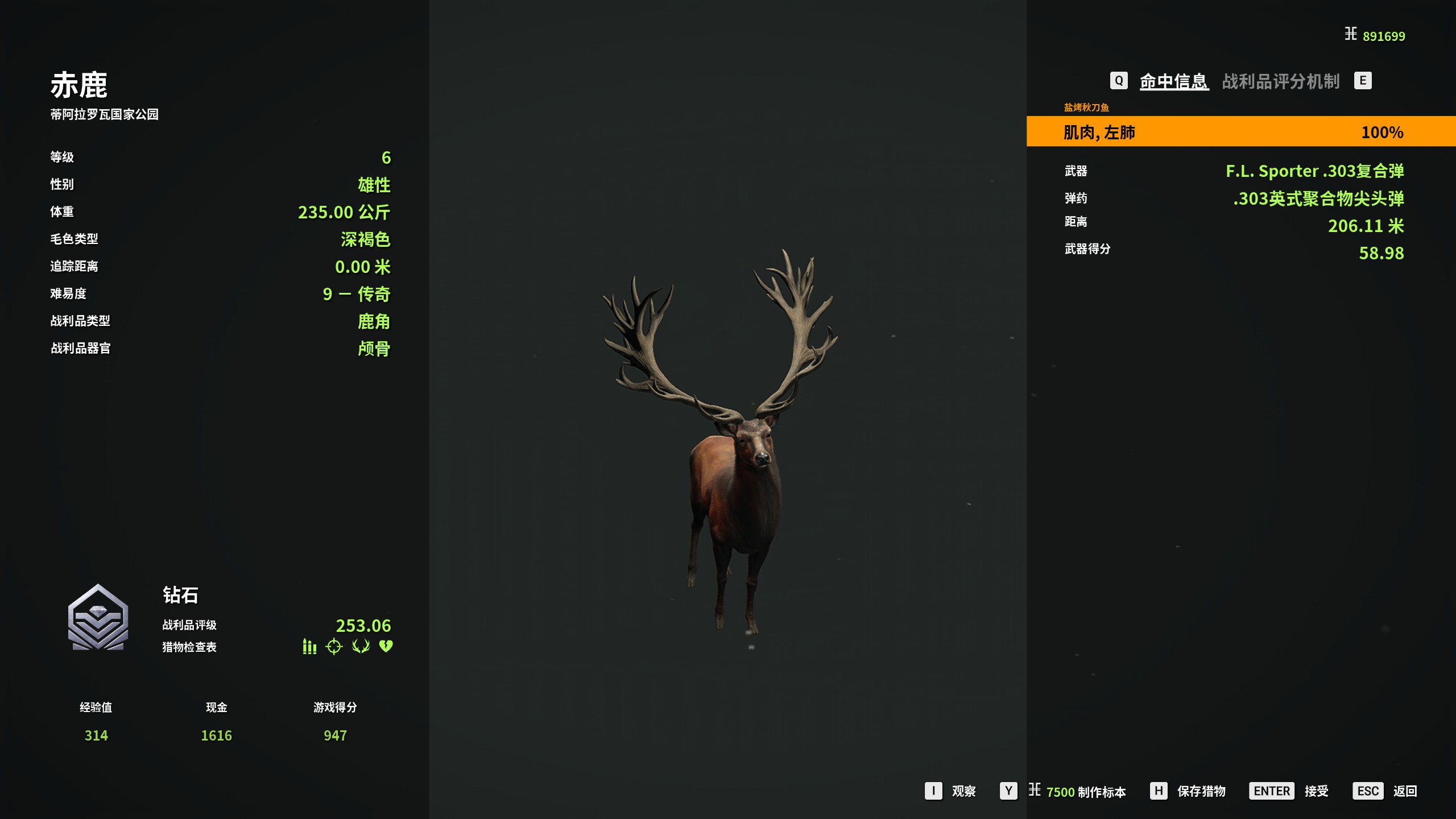
Task: Select the 命中信息 tab
Action: point(1174,81)
